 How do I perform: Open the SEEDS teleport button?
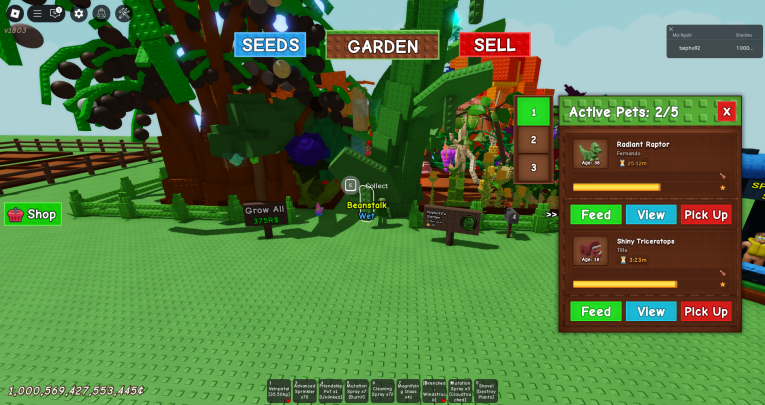click(x=270, y=45)
